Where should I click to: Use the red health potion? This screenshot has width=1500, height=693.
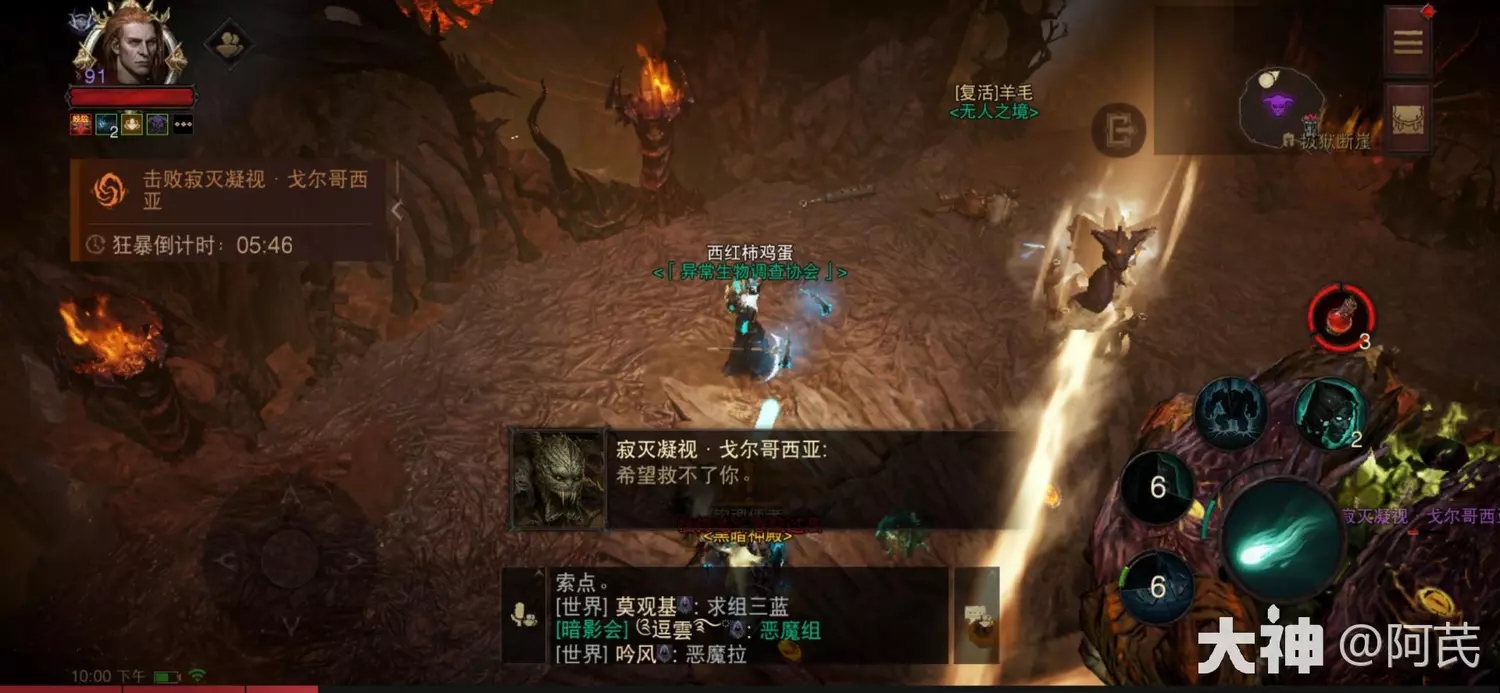tap(1341, 317)
